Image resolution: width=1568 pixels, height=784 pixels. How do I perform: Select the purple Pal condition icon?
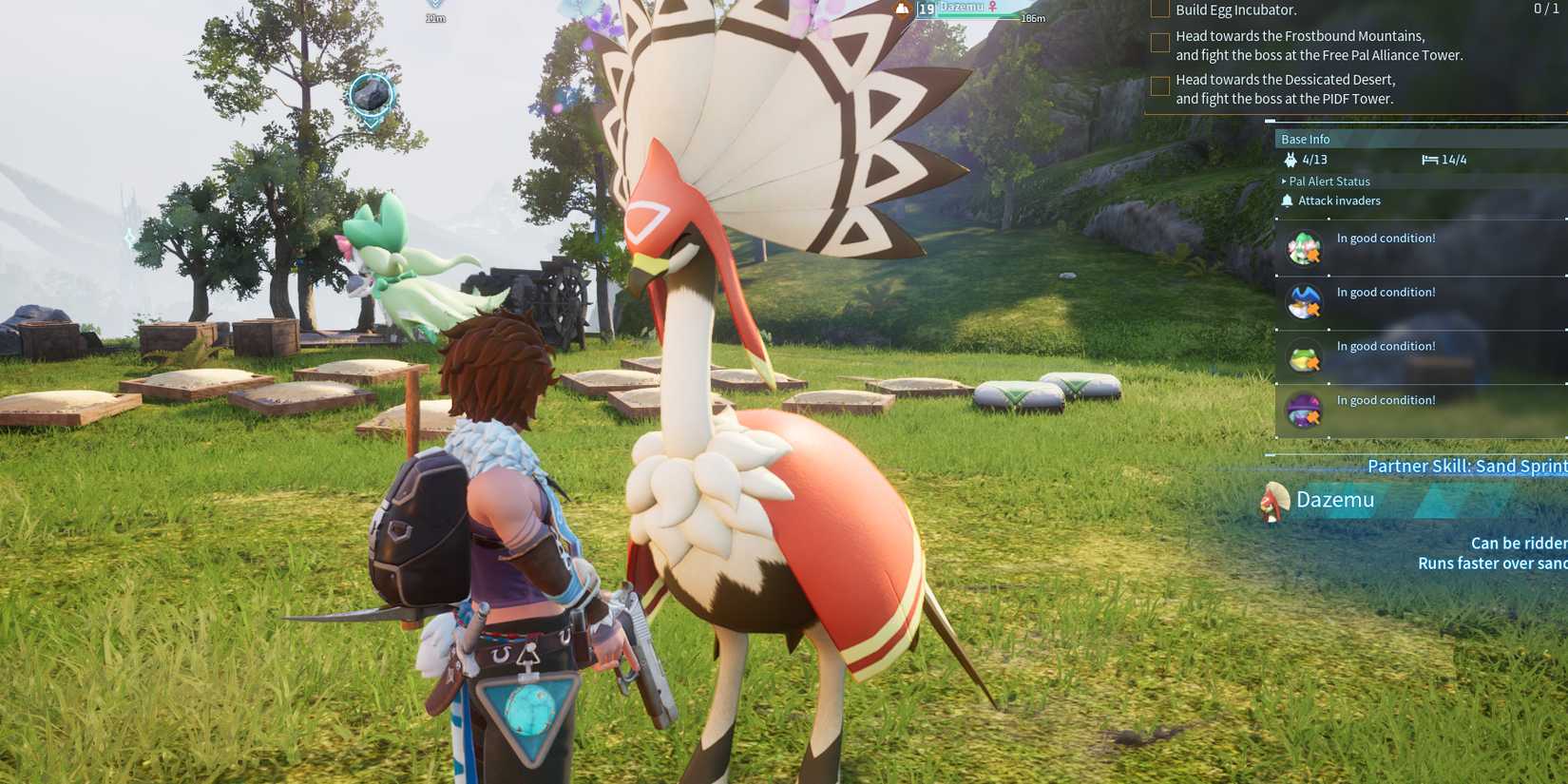tap(1303, 409)
